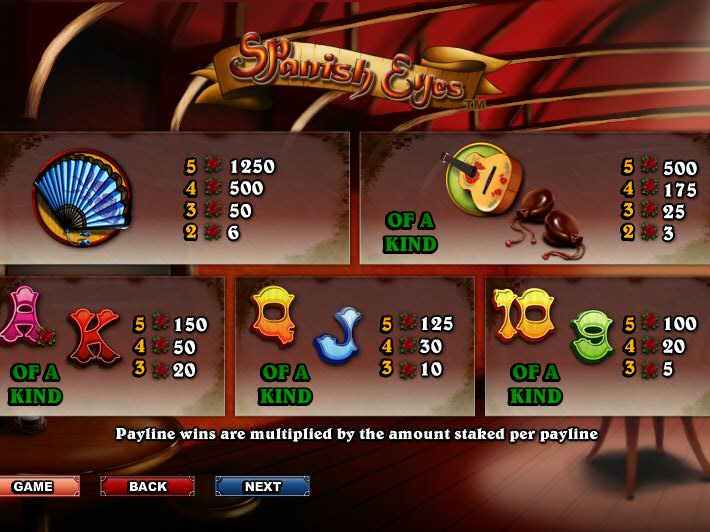
Task: Show the NEXT paytable page
Action: coord(262,487)
